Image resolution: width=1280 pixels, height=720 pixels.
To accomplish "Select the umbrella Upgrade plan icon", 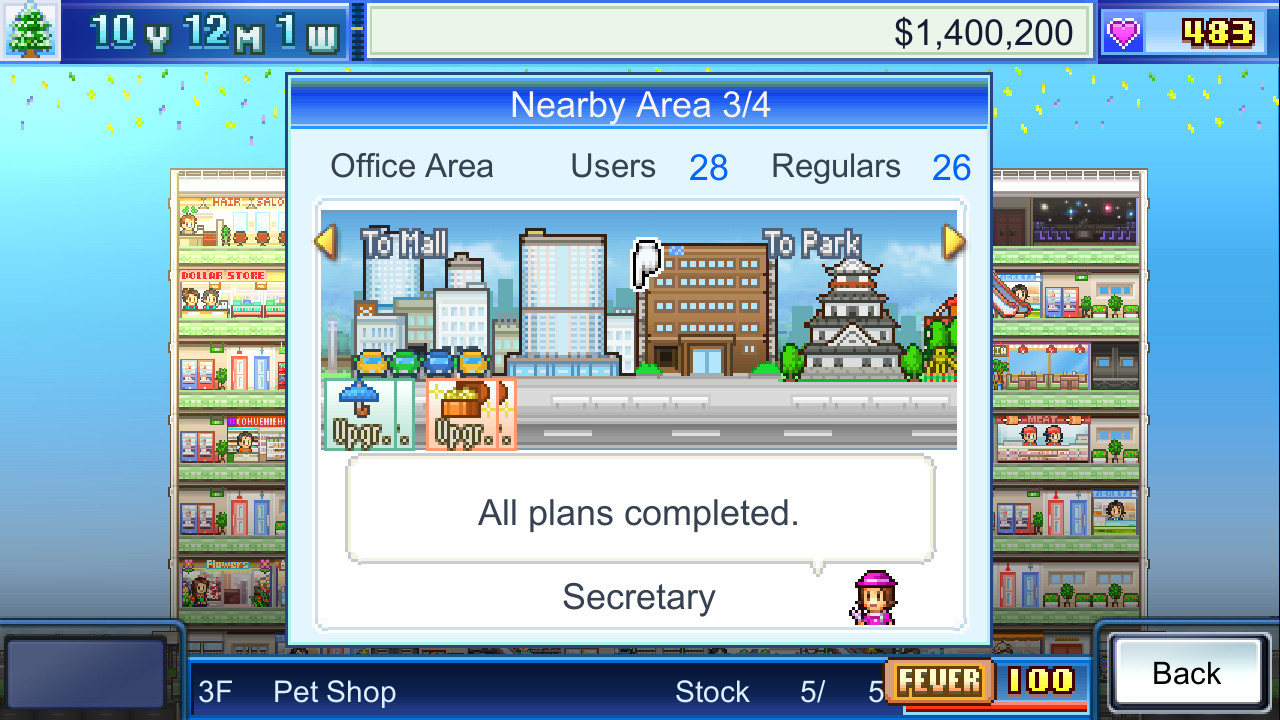I will 370,415.
